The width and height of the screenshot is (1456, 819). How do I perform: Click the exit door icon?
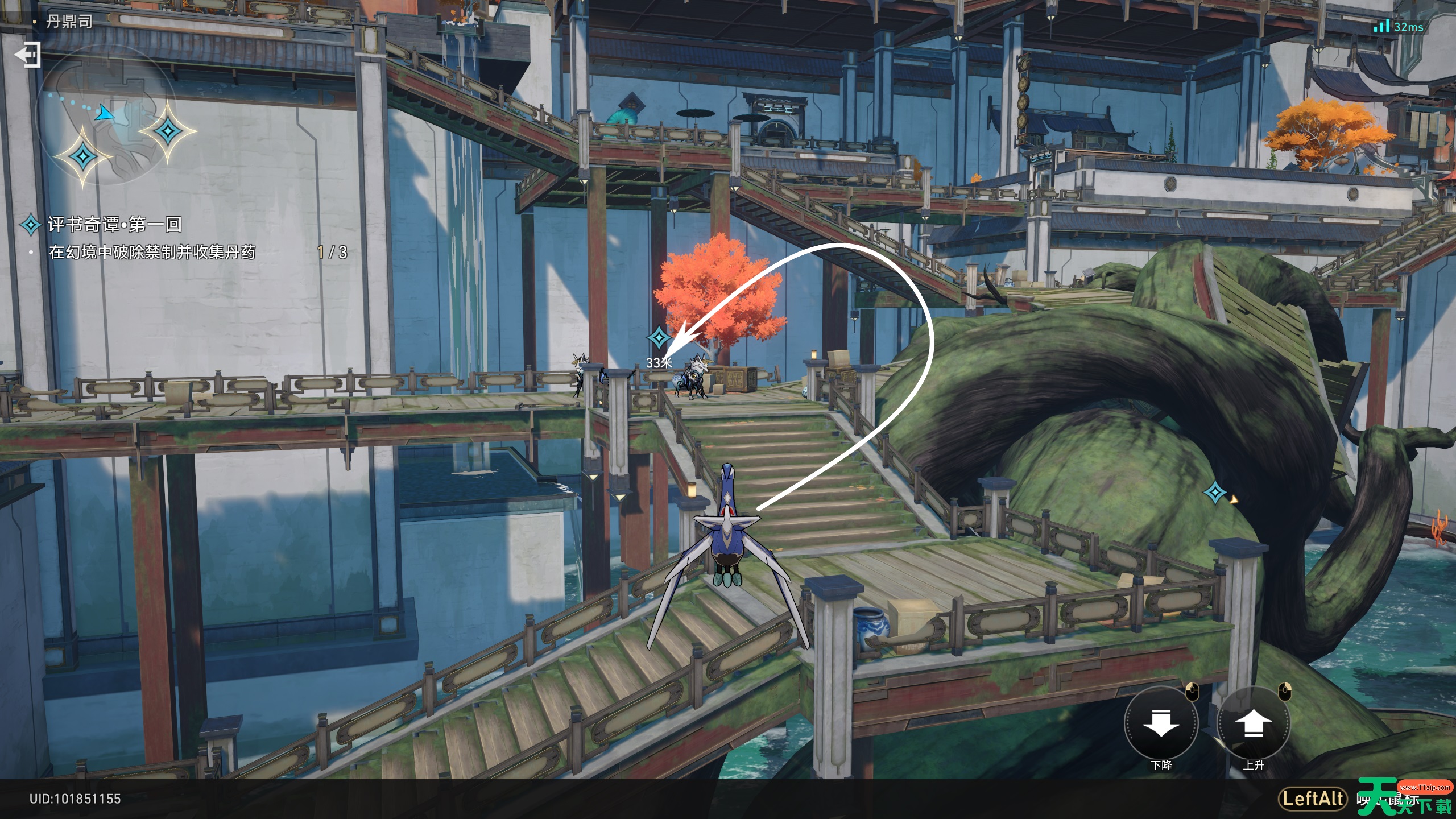pyautogui.click(x=28, y=55)
